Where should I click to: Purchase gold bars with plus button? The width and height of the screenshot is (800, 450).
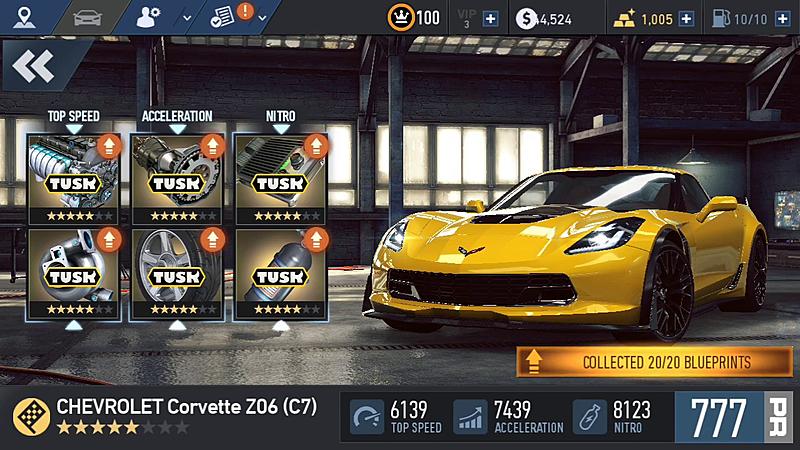(x=687, y=18)
